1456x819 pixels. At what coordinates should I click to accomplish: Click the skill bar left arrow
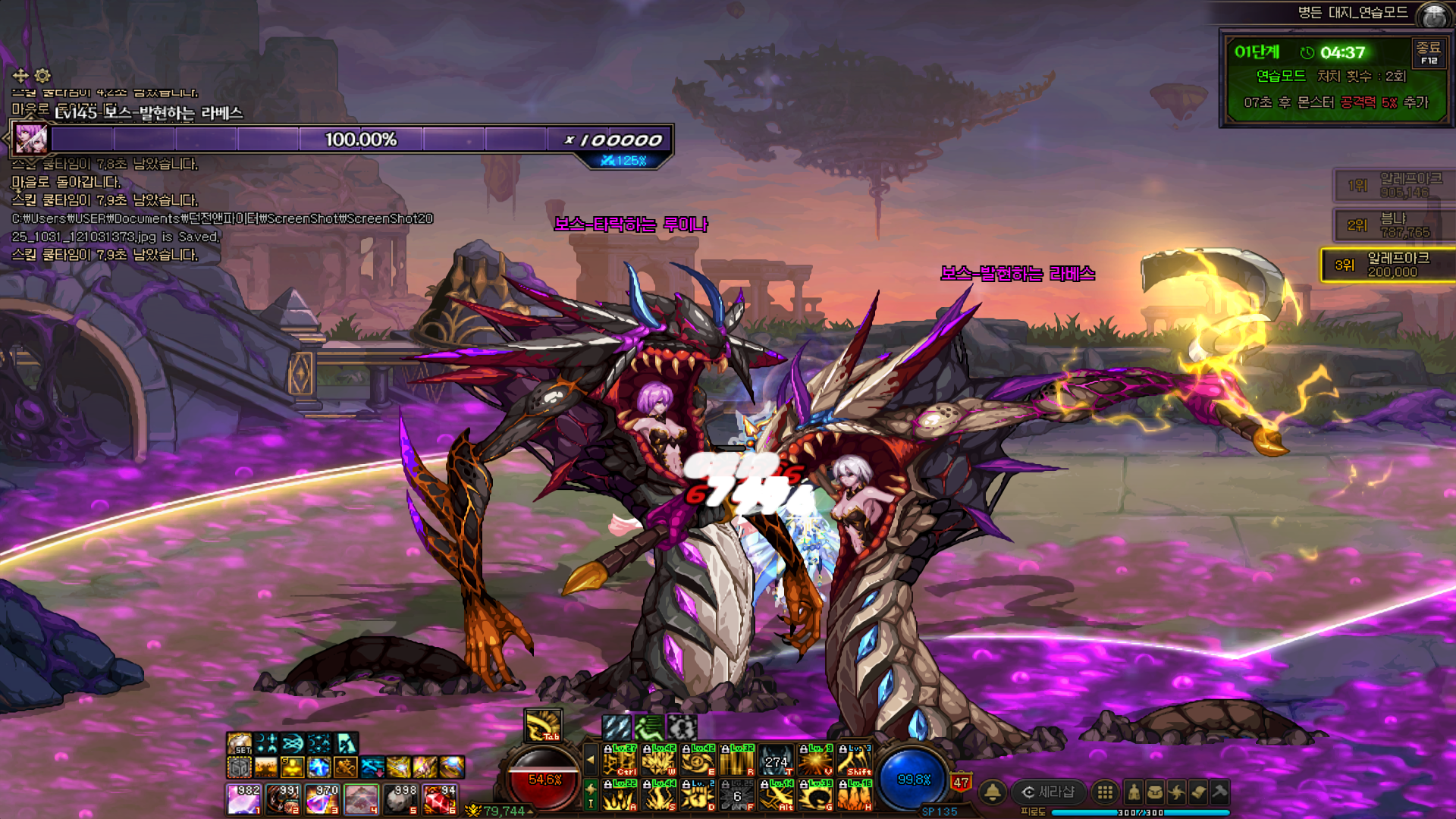click(591, 759)
